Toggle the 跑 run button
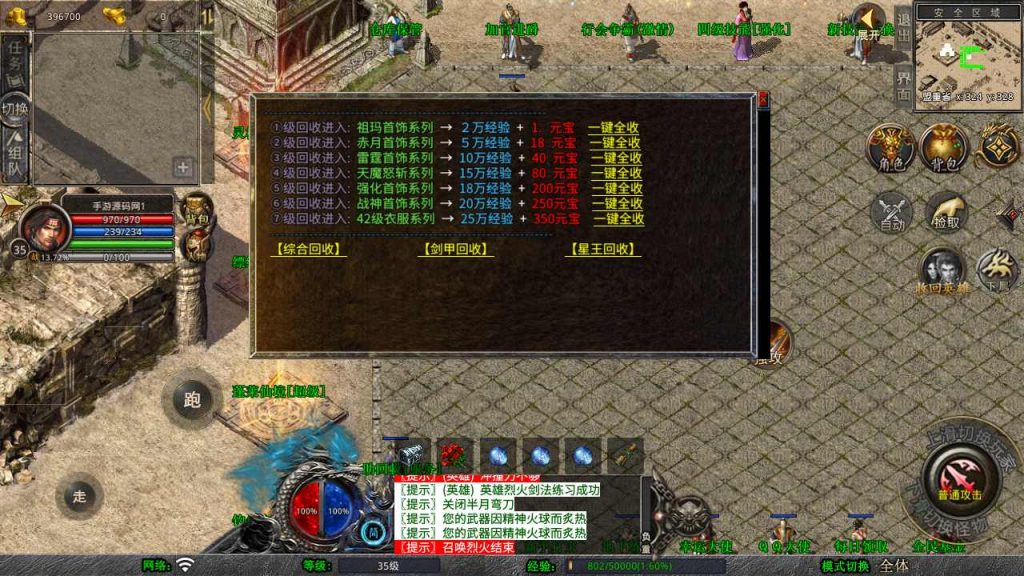This screenshot has width=1024, height=576. click(192, 400)
